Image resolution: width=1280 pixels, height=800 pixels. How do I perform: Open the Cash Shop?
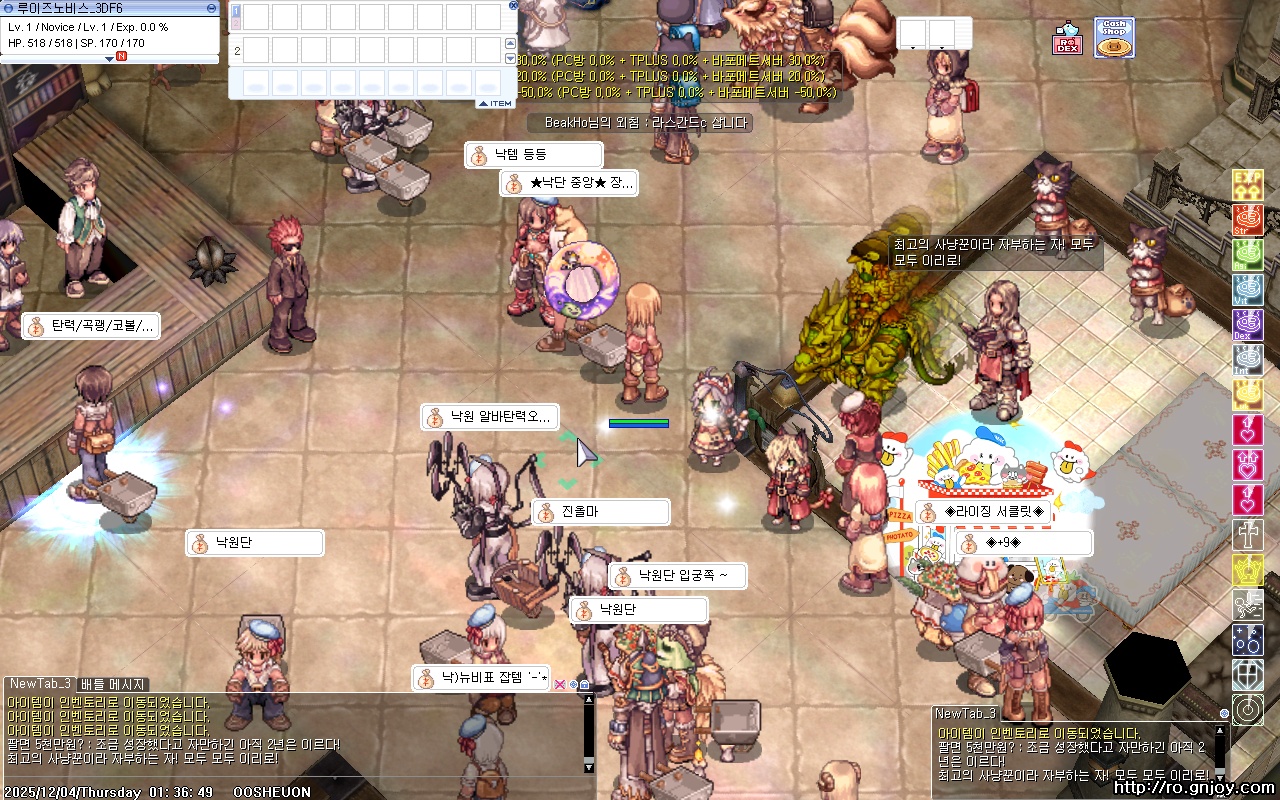tap(1114, 38)
